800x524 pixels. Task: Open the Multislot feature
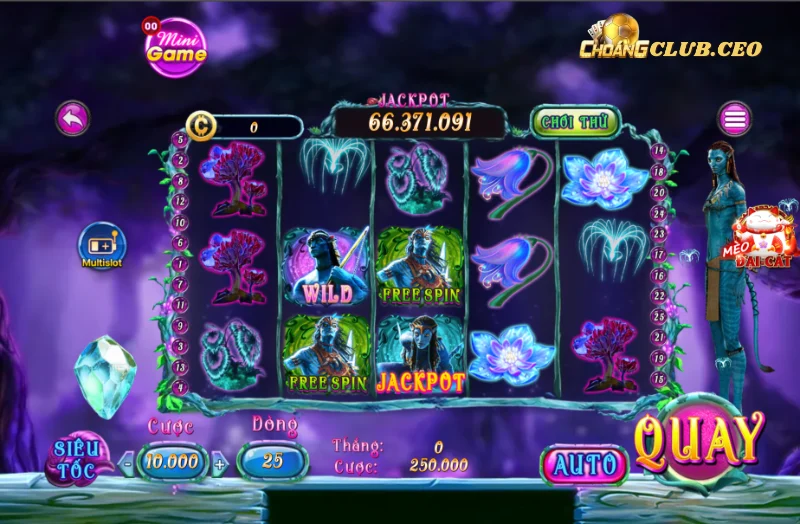pos(101,244)
